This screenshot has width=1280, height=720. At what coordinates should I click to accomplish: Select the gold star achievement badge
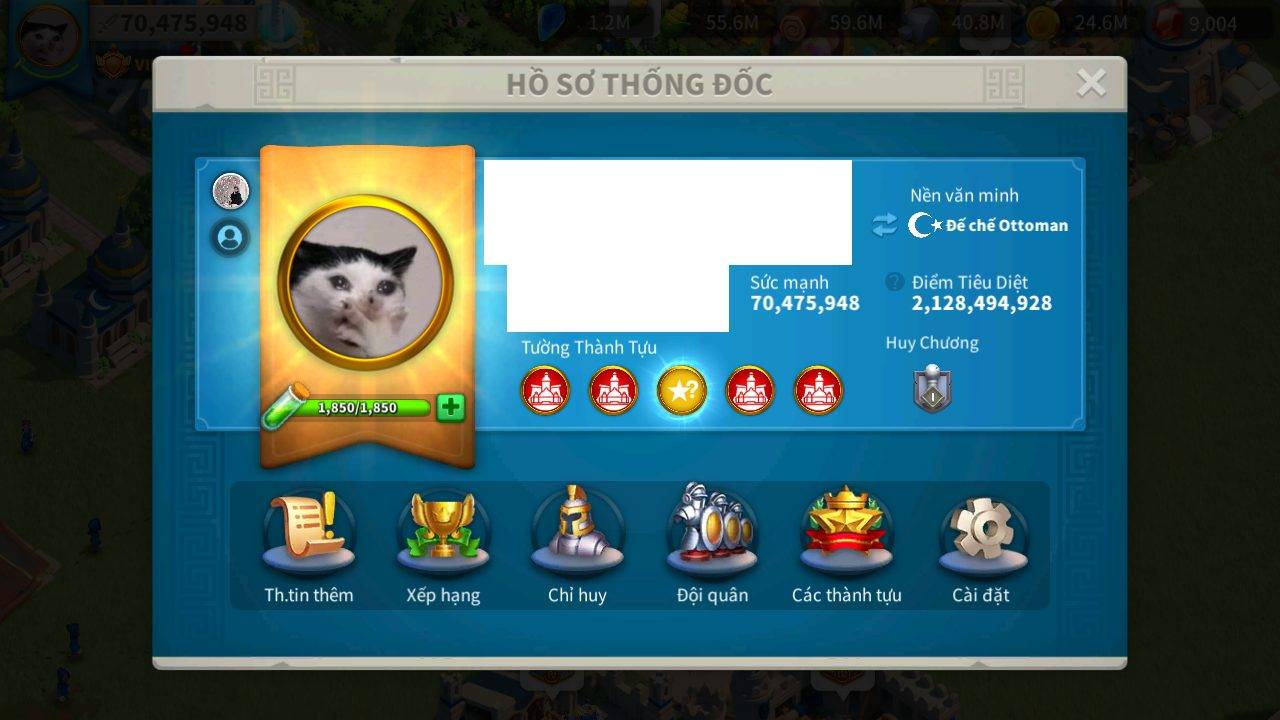(x=682, y=391)
